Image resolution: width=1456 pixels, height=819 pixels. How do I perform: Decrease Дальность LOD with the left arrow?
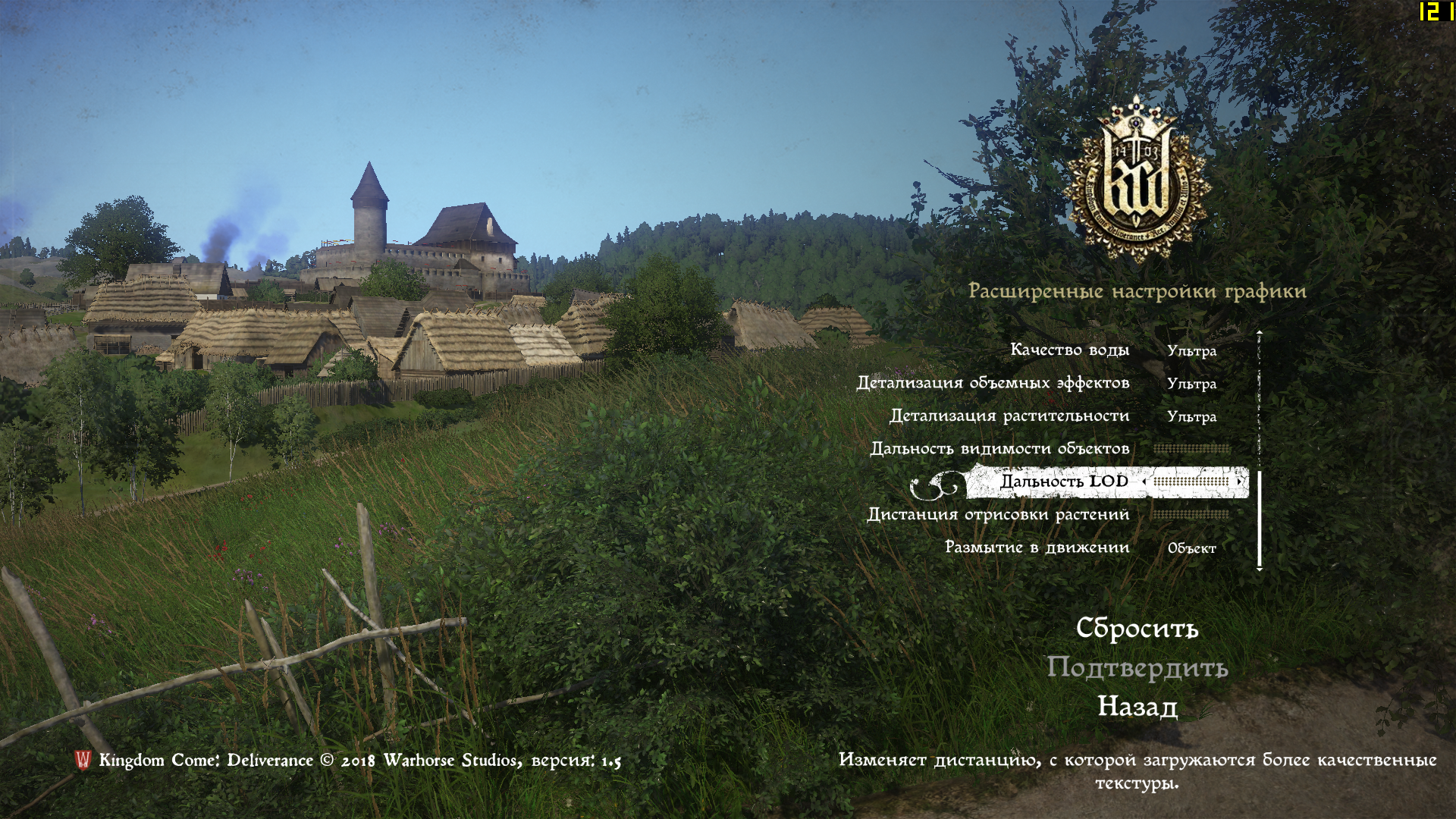[x=1144, y=482]
